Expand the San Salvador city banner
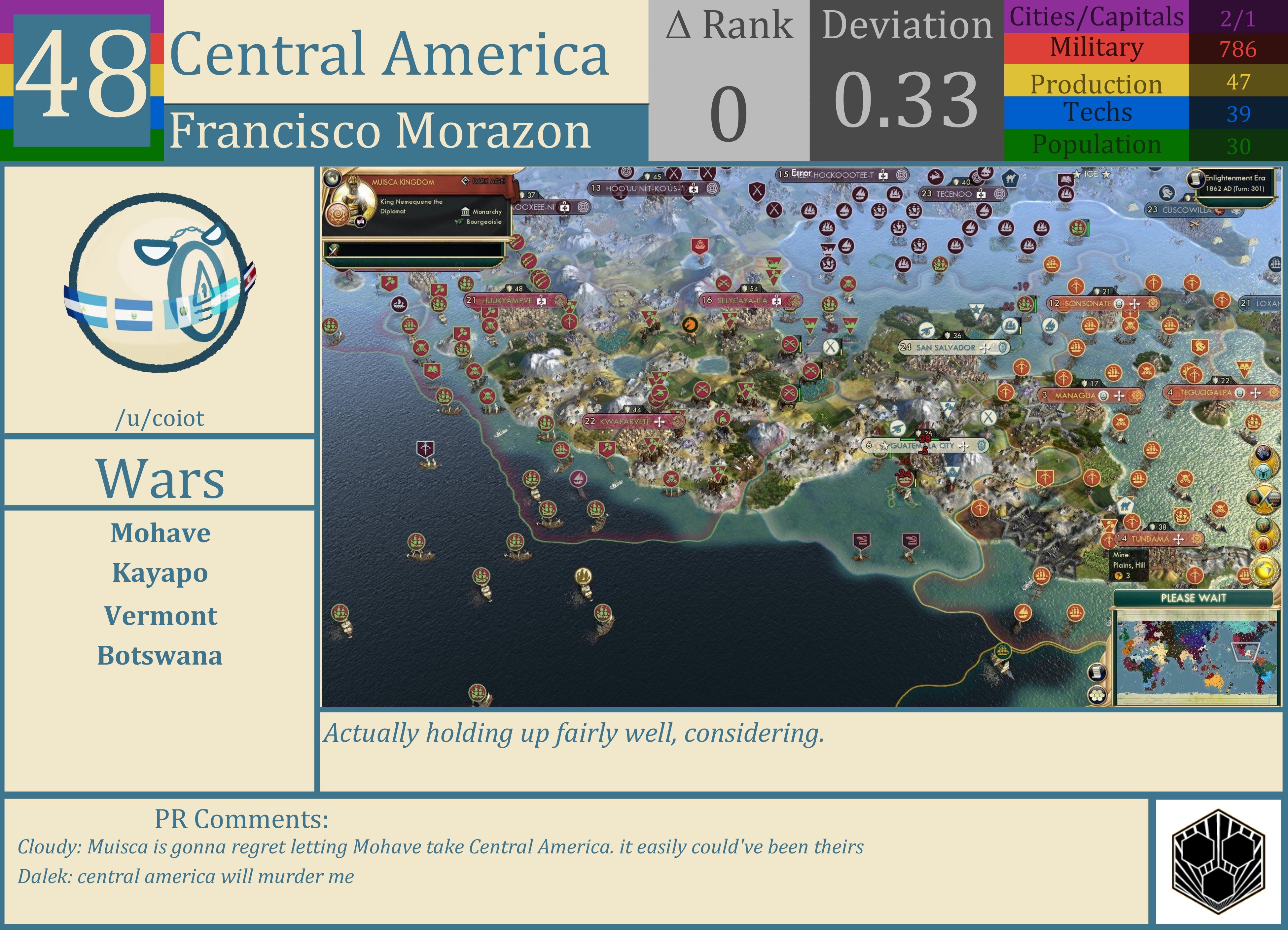This screenshot has height=930, width=1288. pos(954,348)
